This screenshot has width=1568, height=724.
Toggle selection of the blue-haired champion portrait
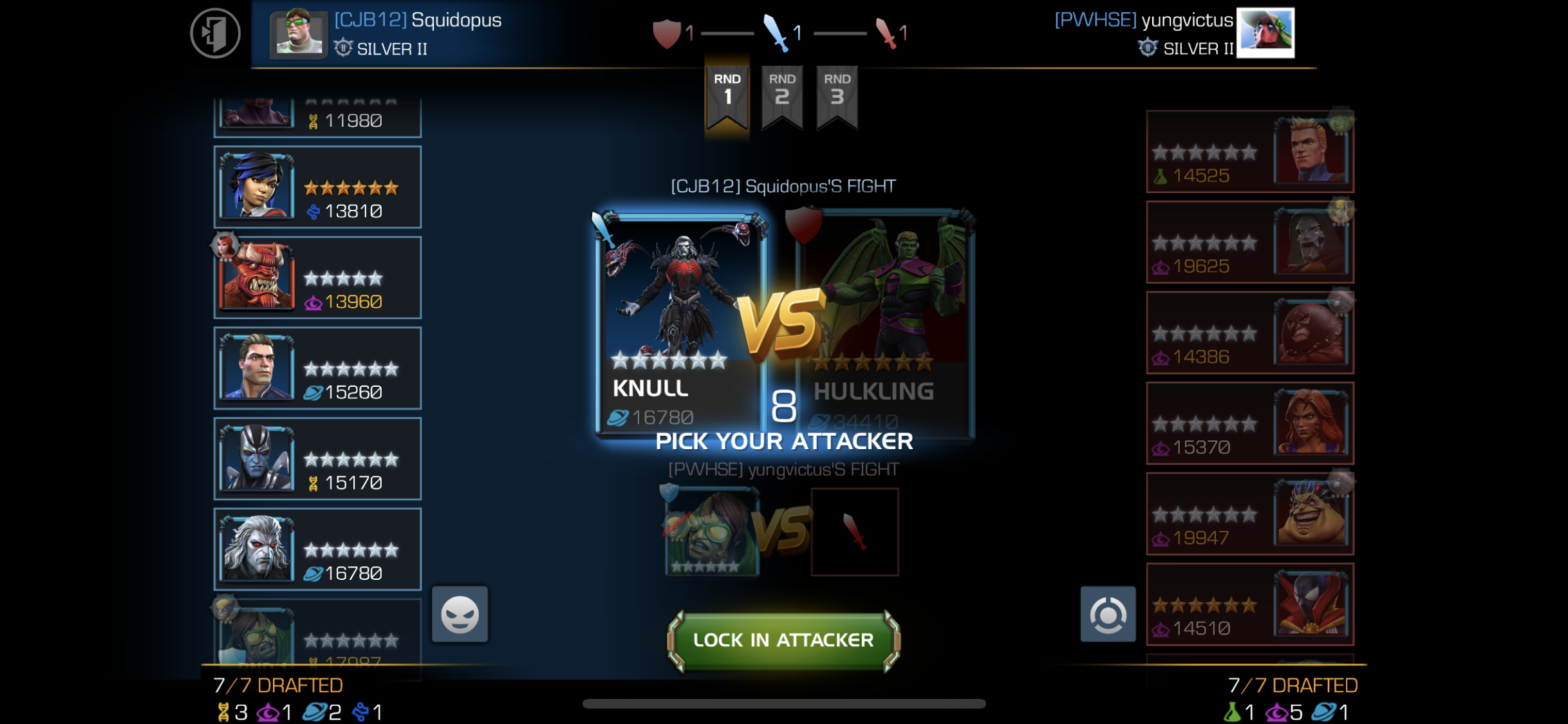(257, 186)
